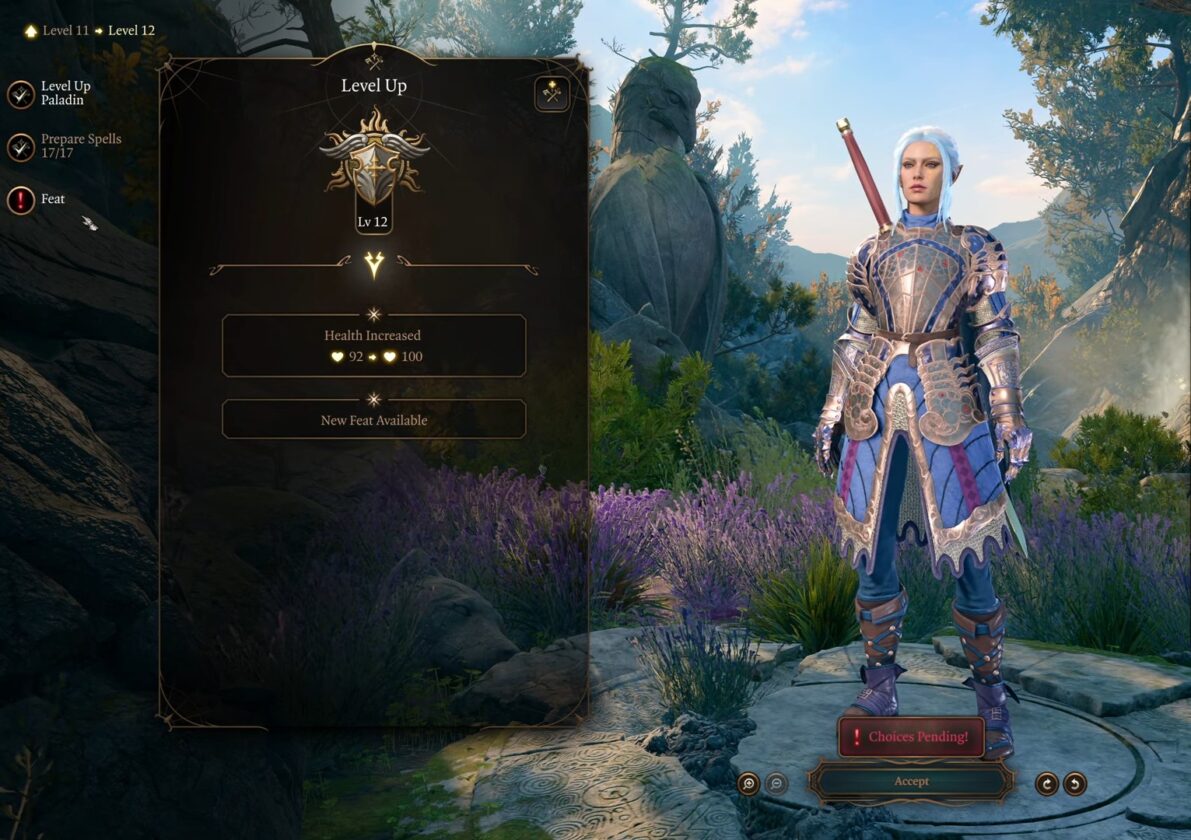The height and width of the screenshot is (840, 1191).
Task: Rotate the character counterclockwise
Action: click(x=1075, y=784)
